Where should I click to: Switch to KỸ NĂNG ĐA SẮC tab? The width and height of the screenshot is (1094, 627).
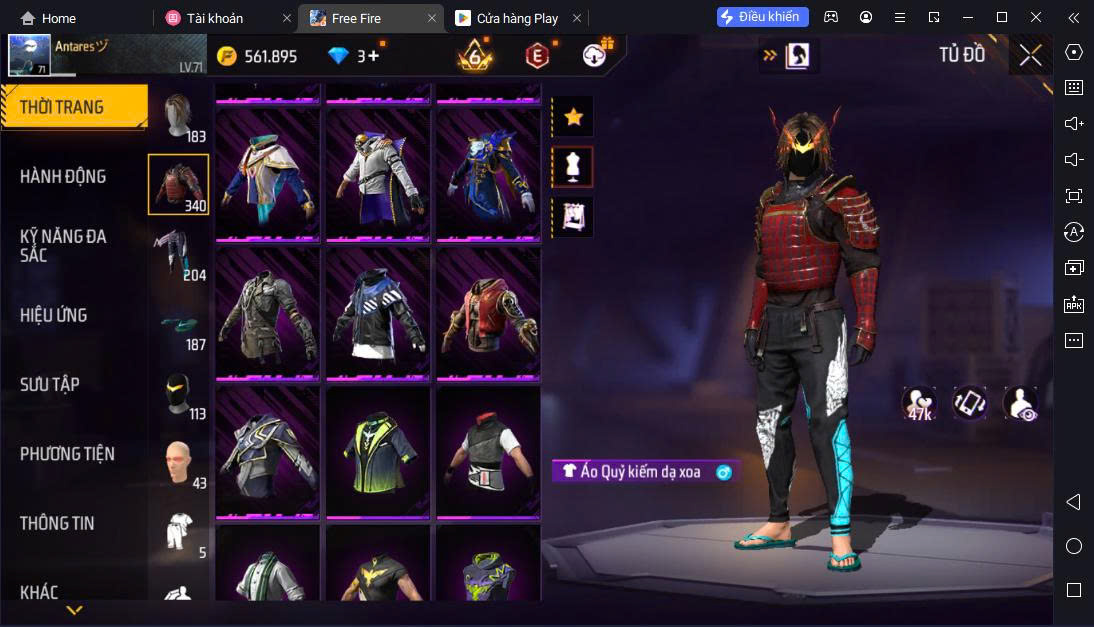point(63,246)
